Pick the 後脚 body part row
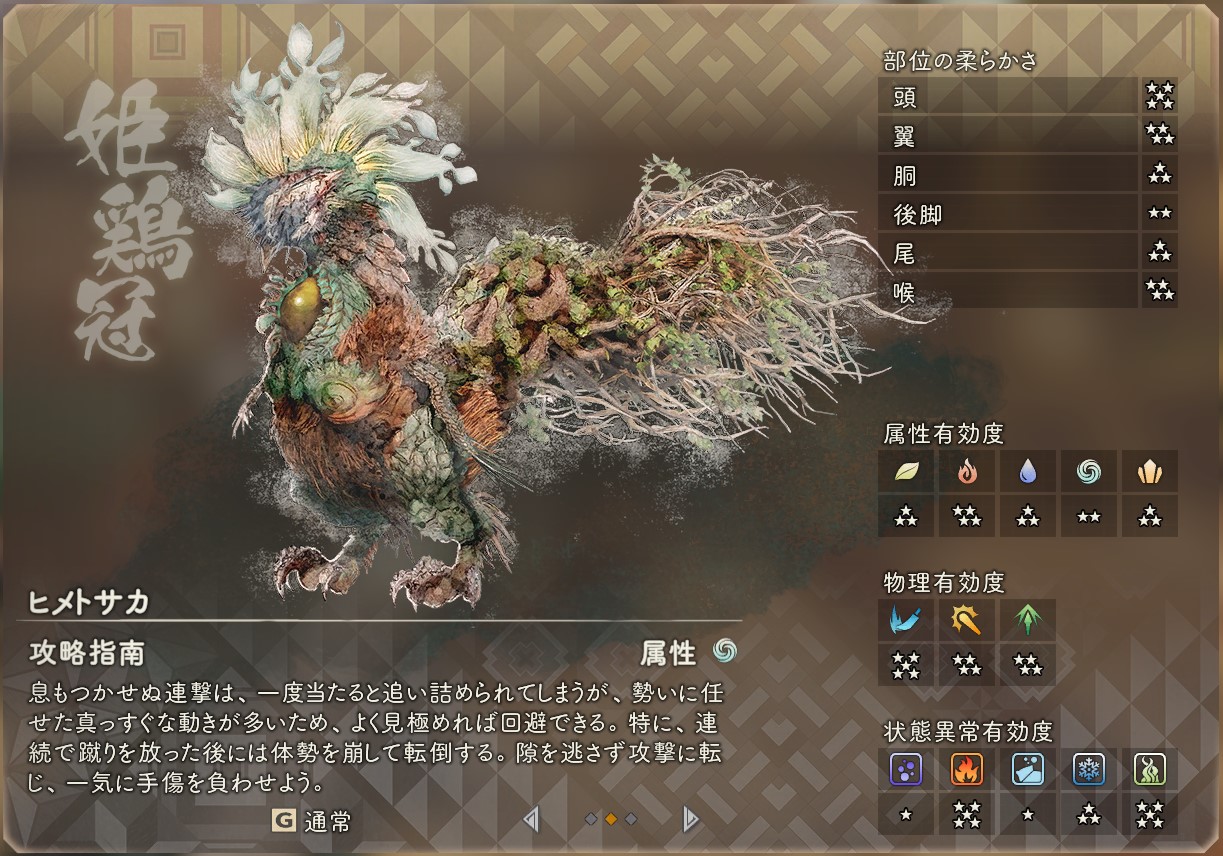 [1008, 213]
